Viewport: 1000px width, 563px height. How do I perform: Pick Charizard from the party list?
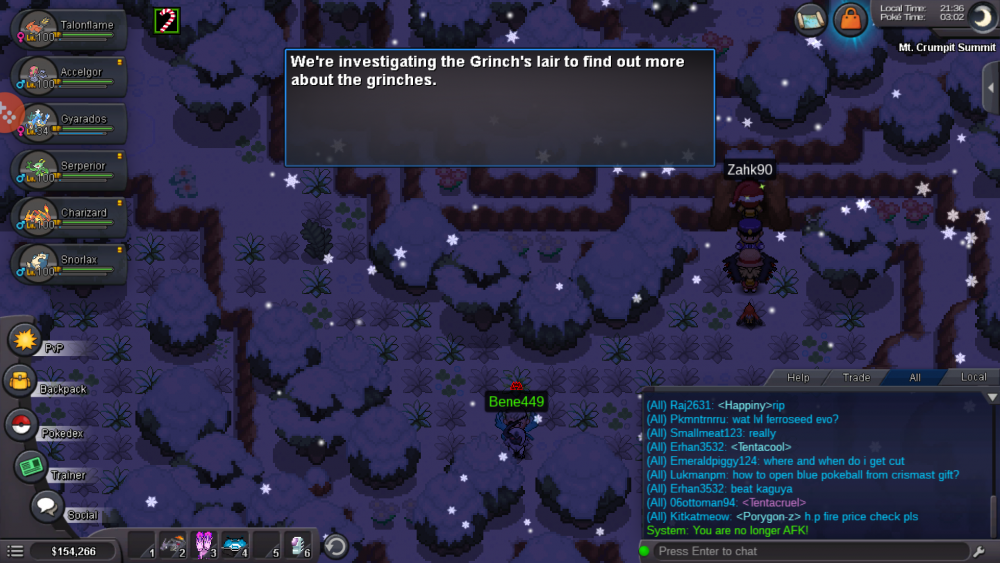[68, 217]
